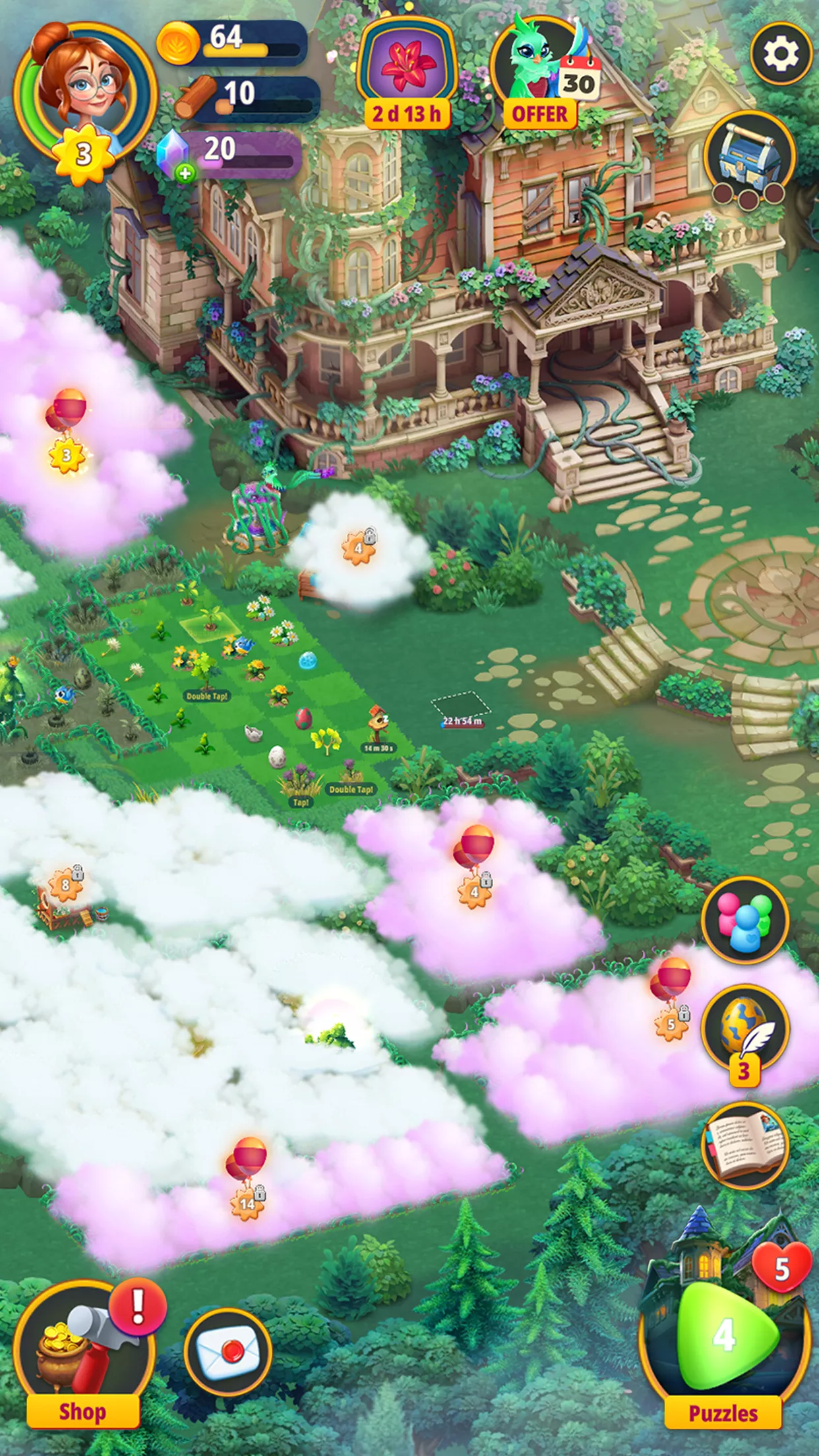819x1456 pixels.
Task: Select the coin counter bar
Action: click(x=232, y=42)
